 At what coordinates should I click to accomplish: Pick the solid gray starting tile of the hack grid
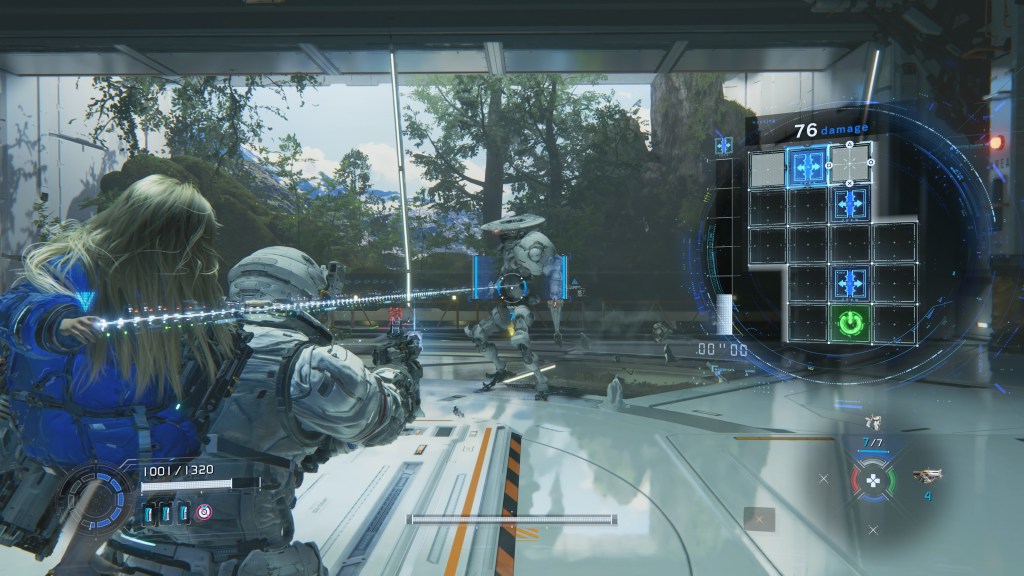click(x=767, y=166)
